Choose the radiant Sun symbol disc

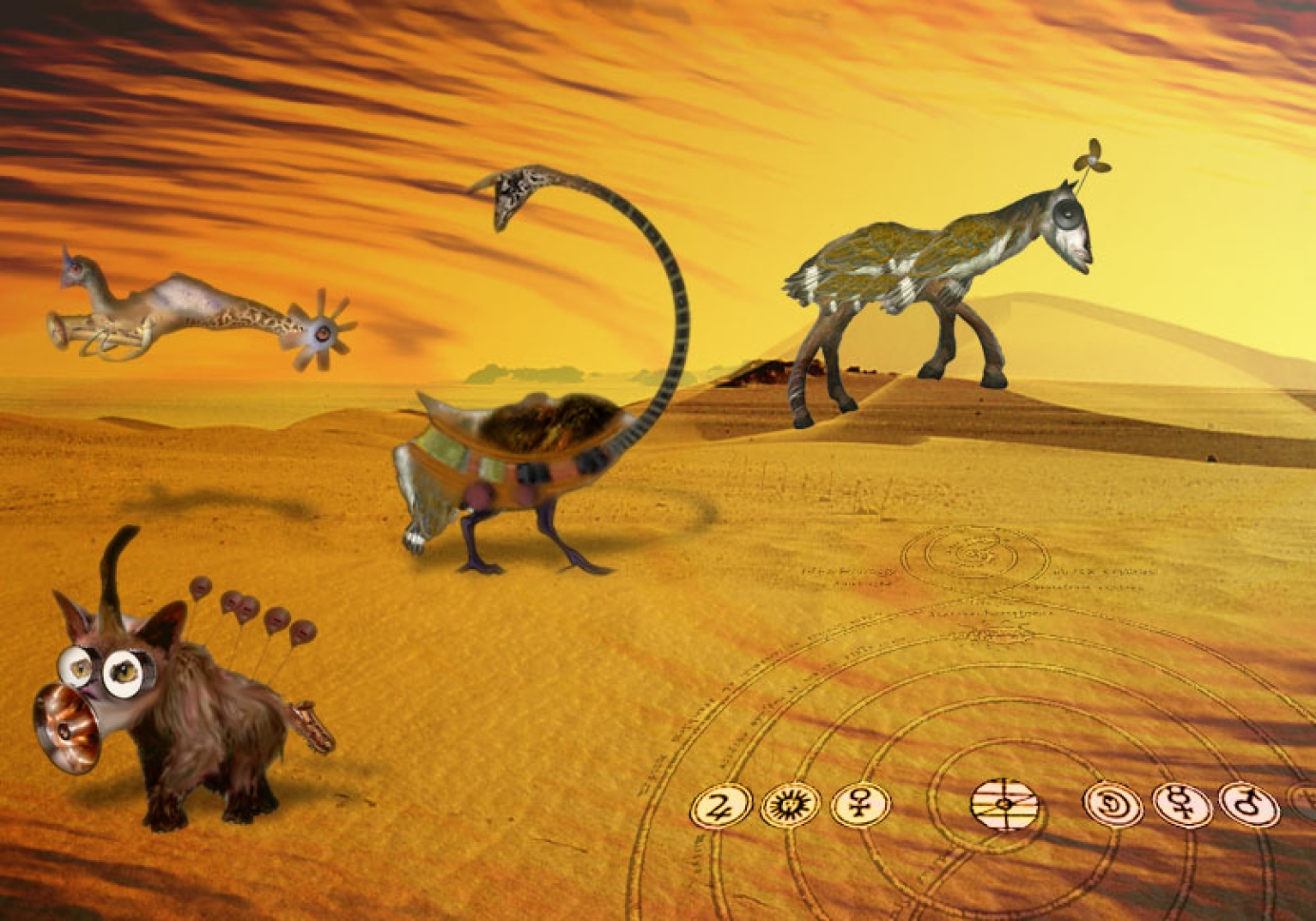tap(790, 806)
